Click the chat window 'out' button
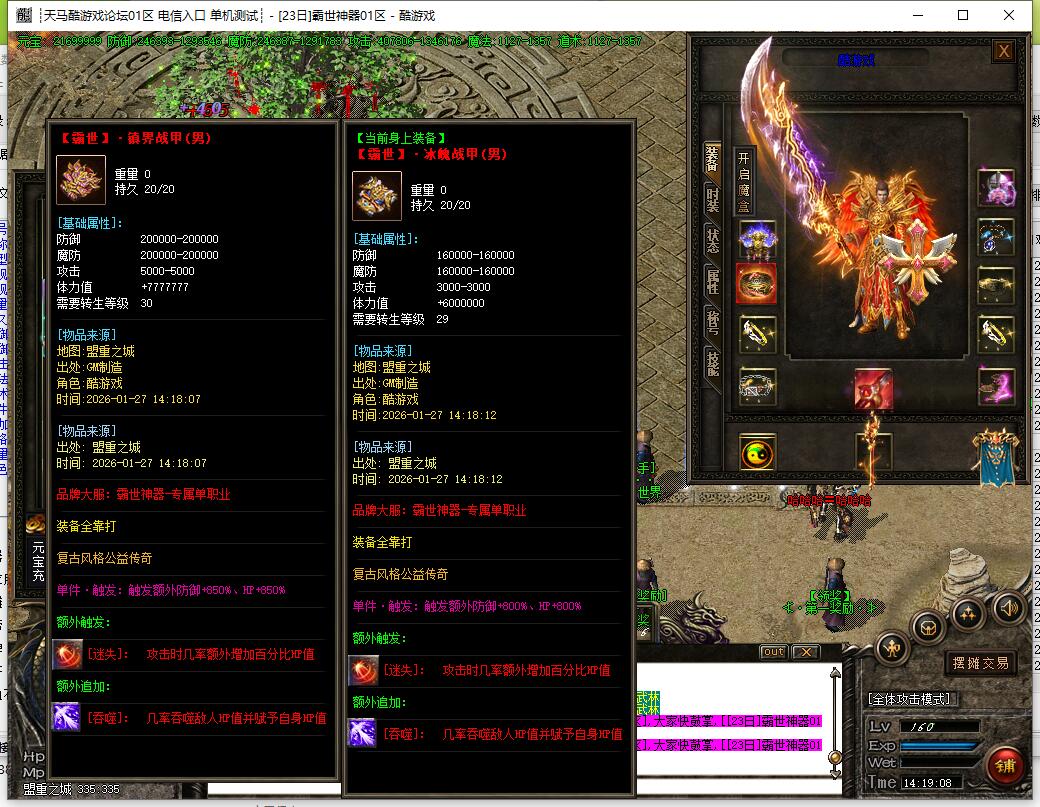Image resolution: width=1040 pixels, height=807 pixels. (773, 652)
